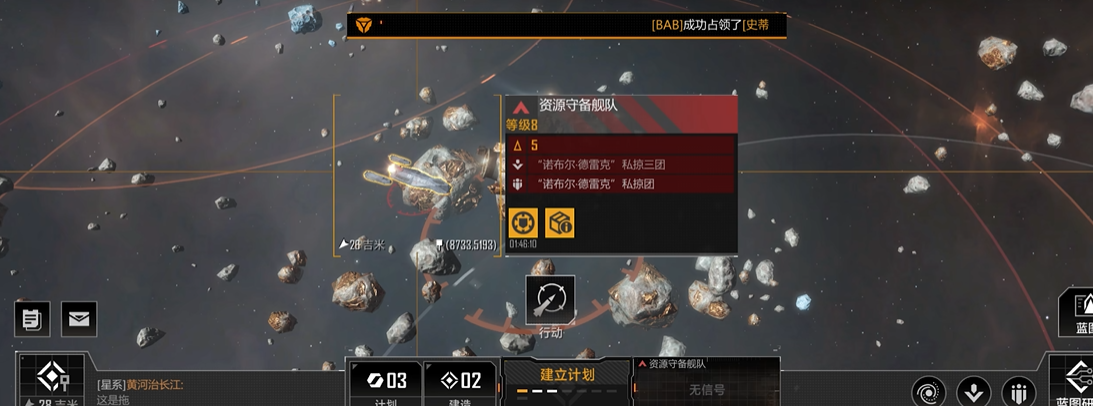Select the 建立计划 create plan button
Screen dimensions: 1093x406
(x=567, y=377)
